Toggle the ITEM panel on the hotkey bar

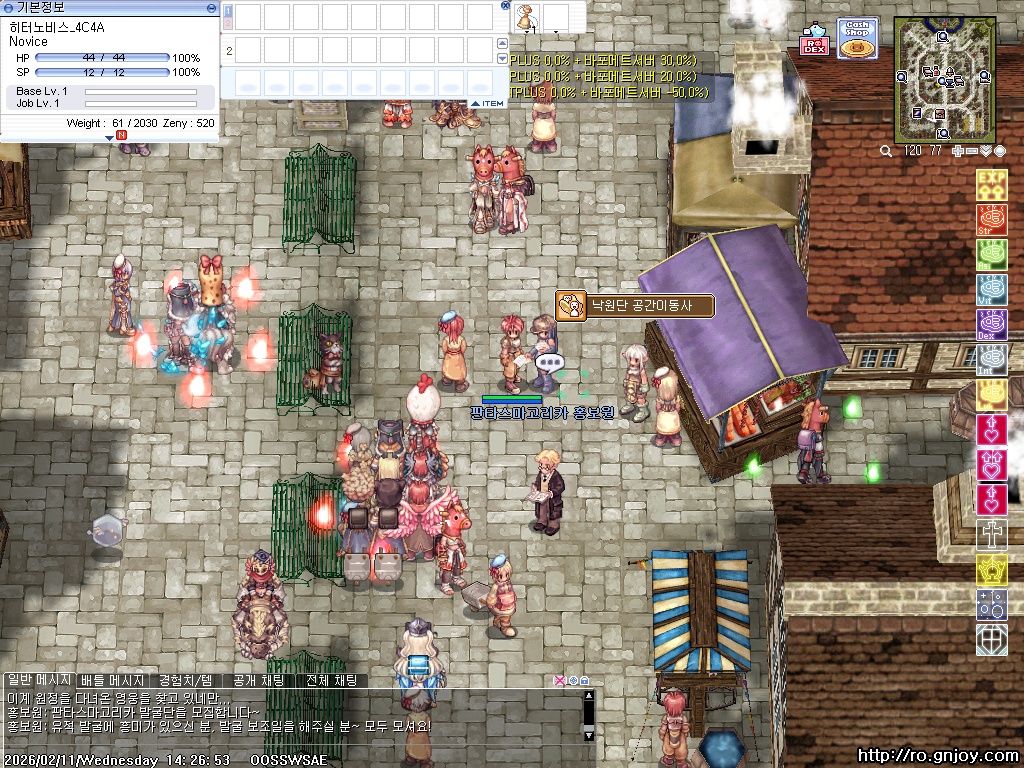(x=488, y=103)
